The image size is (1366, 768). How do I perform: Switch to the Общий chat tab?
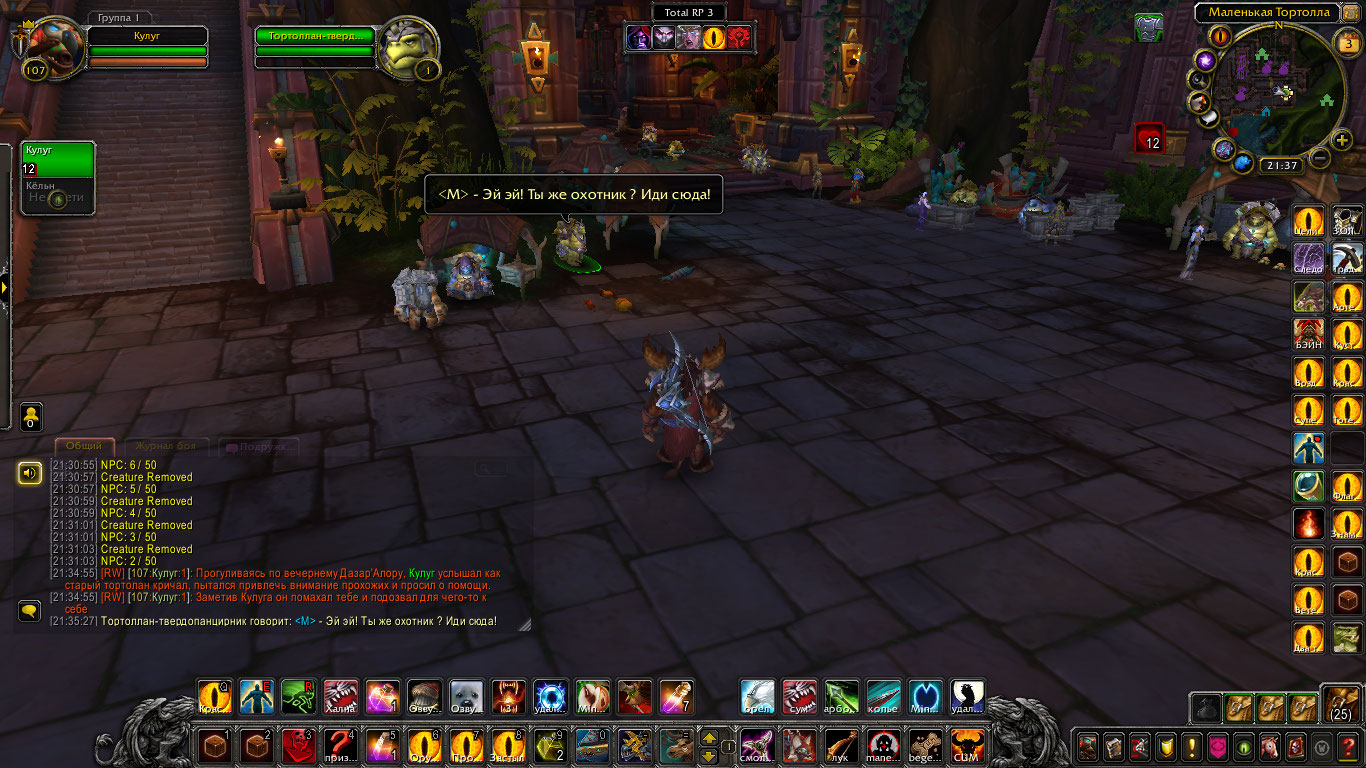pos(84,446)
